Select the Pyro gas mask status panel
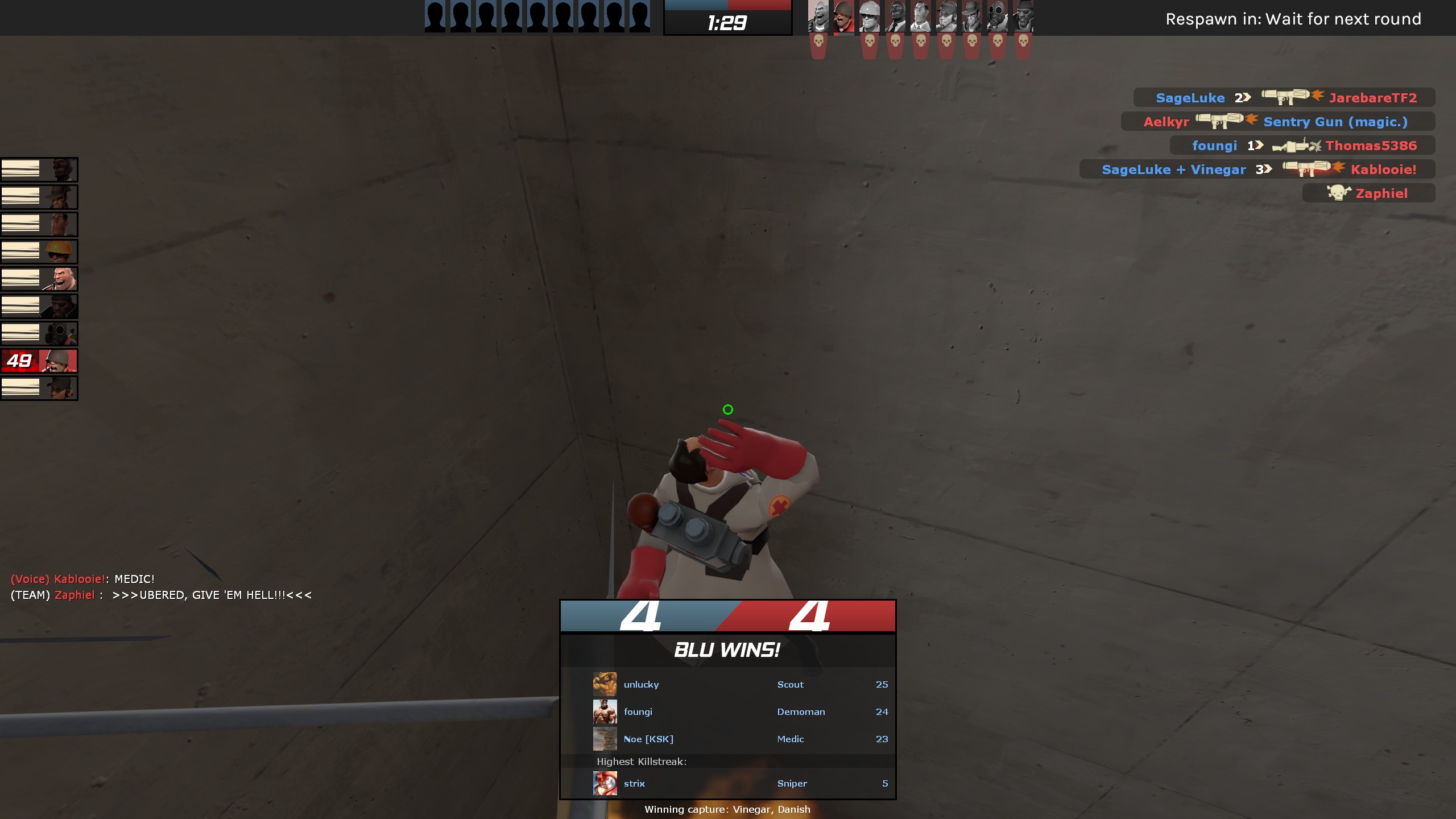The width and height of the screenshot is (1456, 819). point(39,333)
